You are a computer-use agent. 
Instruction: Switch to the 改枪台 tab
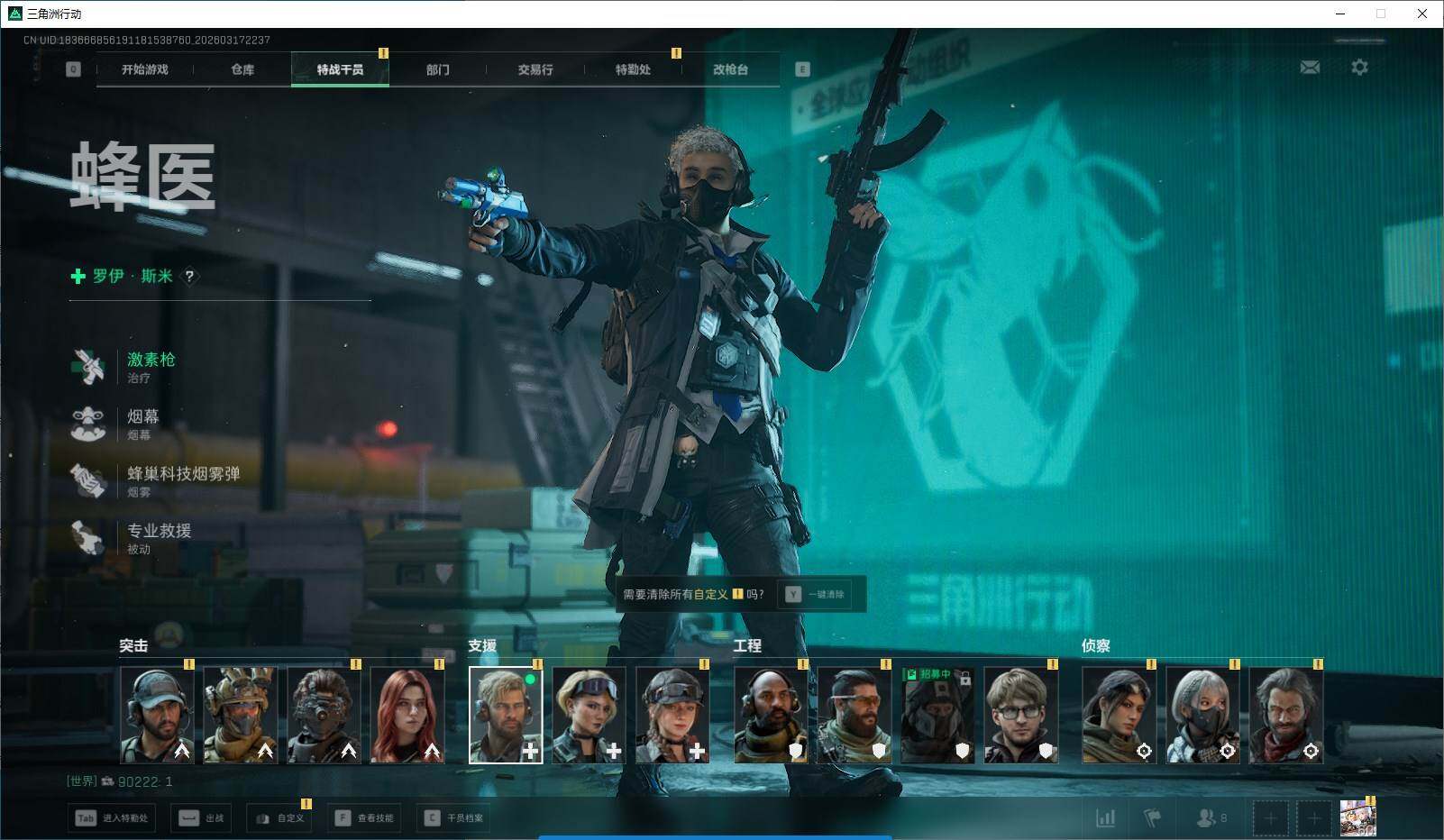[730, 69]
